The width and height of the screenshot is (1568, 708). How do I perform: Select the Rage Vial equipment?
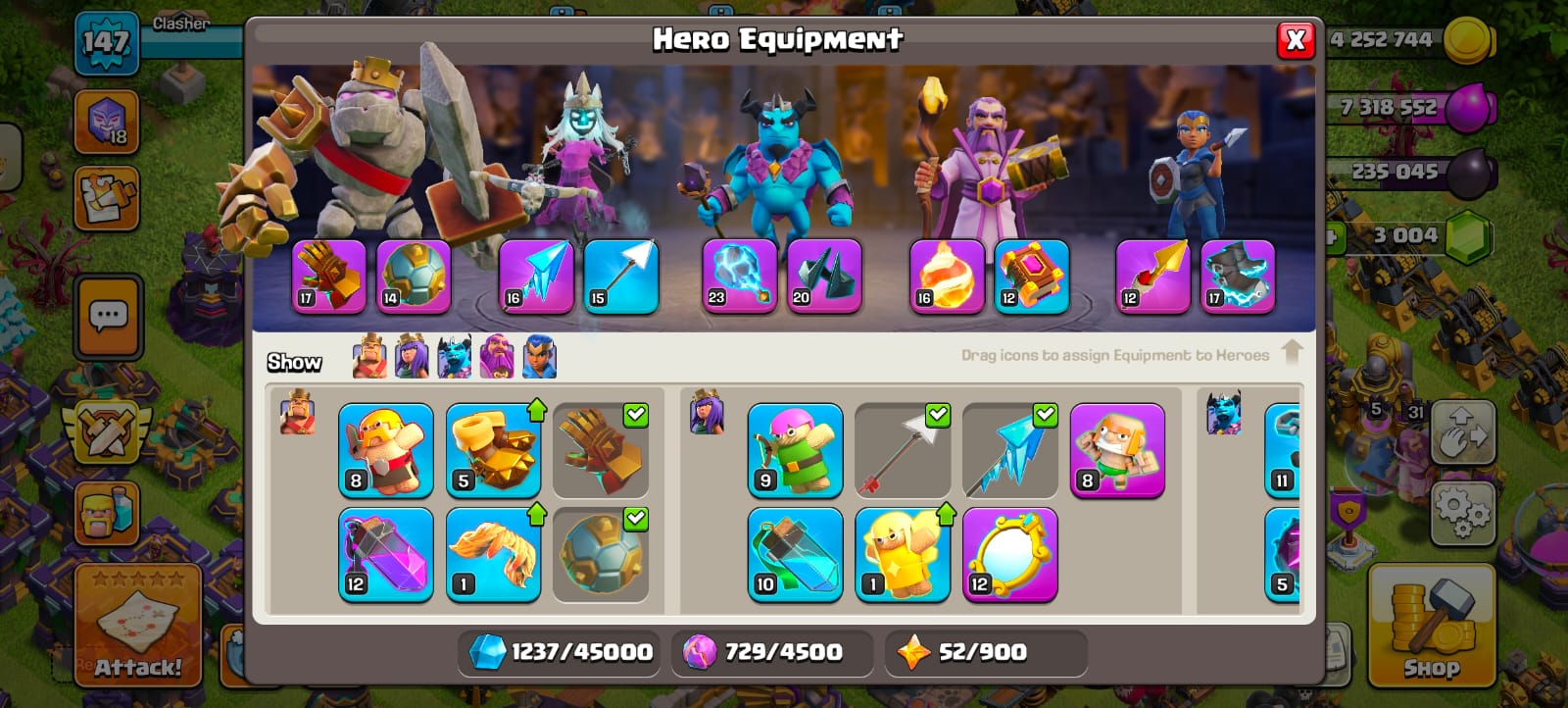385,554
